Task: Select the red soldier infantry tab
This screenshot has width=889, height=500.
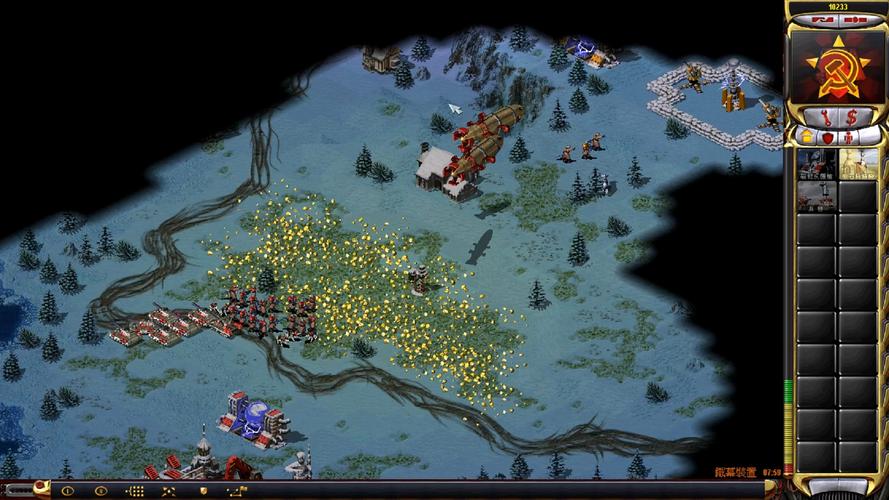Action: pos(848,136)
